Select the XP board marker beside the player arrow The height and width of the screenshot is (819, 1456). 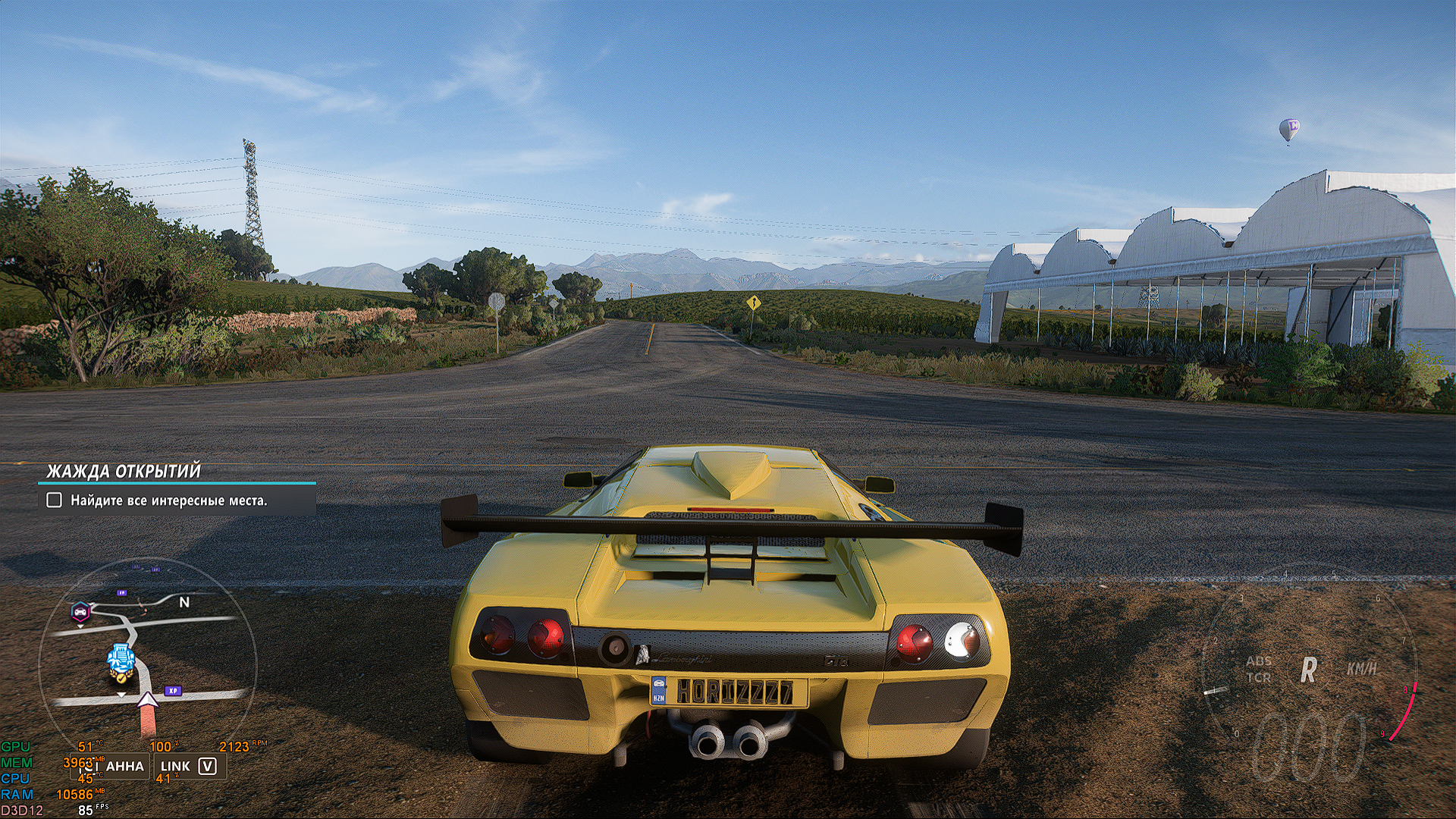pos(173,691)
